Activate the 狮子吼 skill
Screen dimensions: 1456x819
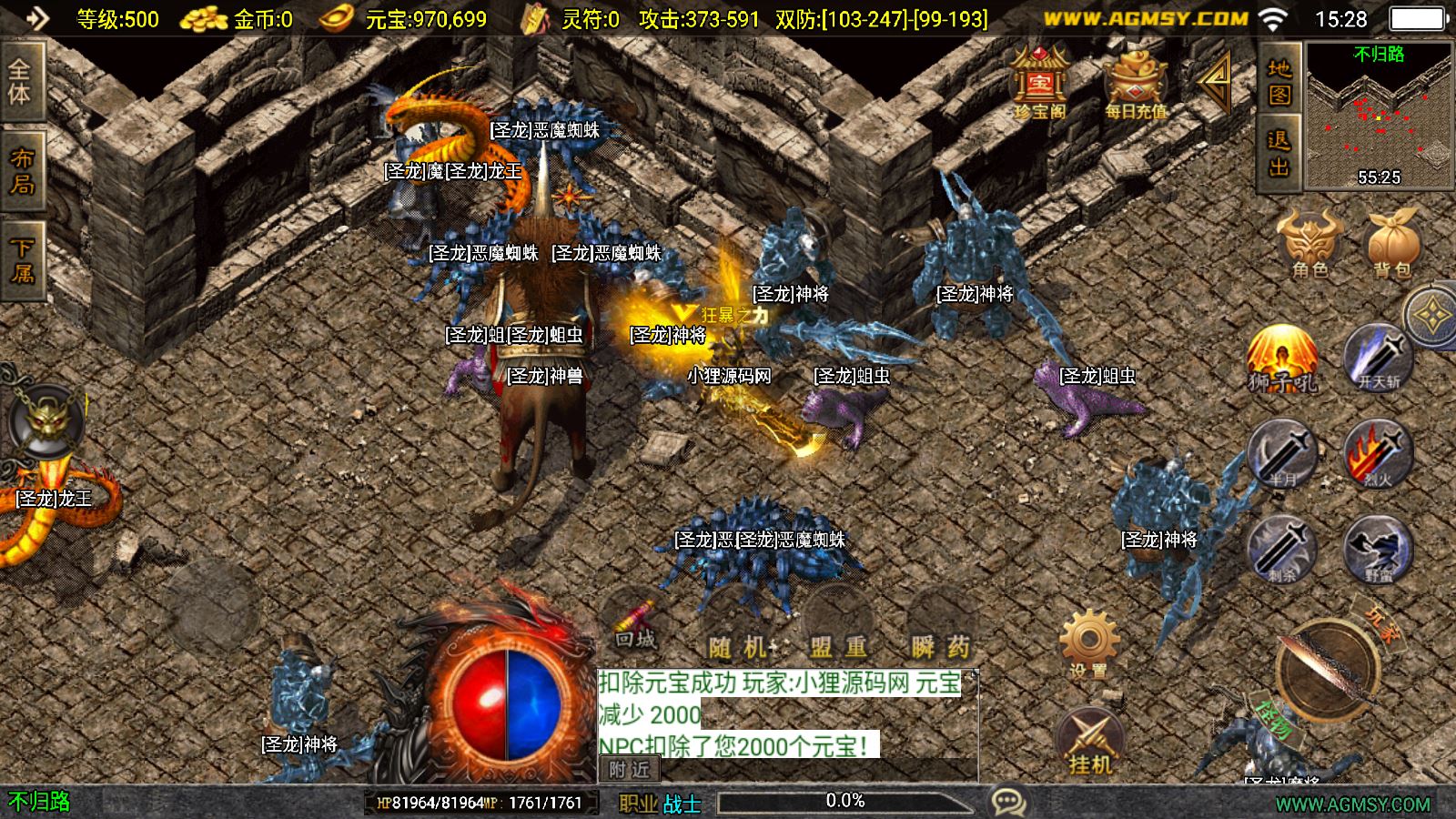[1283, 359]
